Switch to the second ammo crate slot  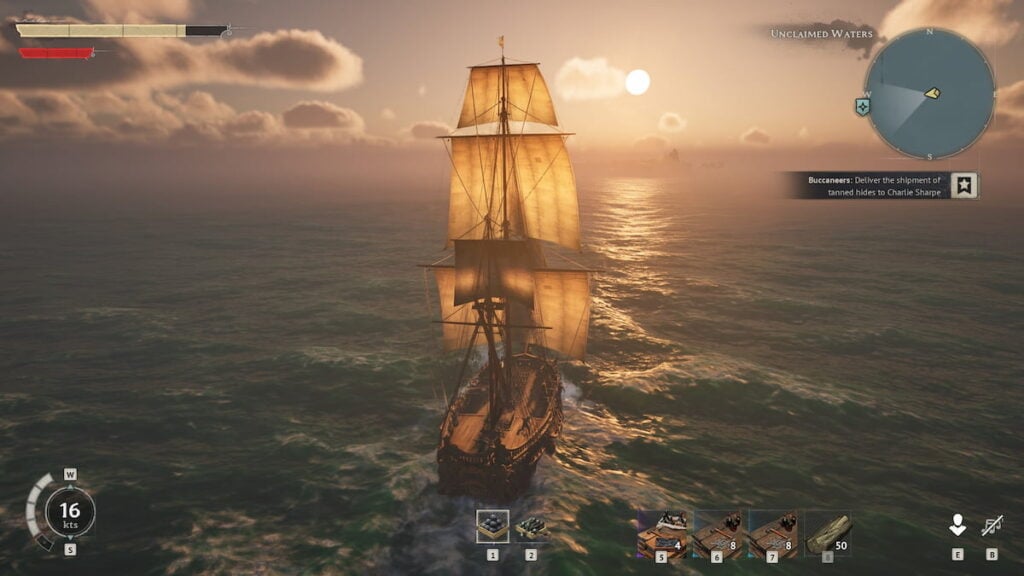[531, 526]
